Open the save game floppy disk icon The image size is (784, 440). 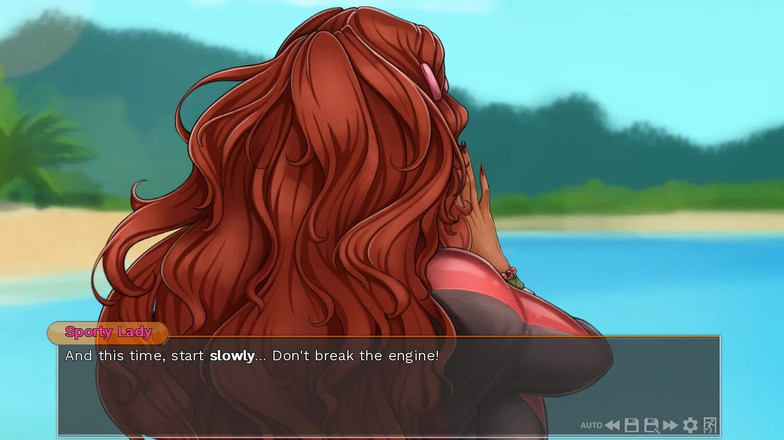[632, 426]
